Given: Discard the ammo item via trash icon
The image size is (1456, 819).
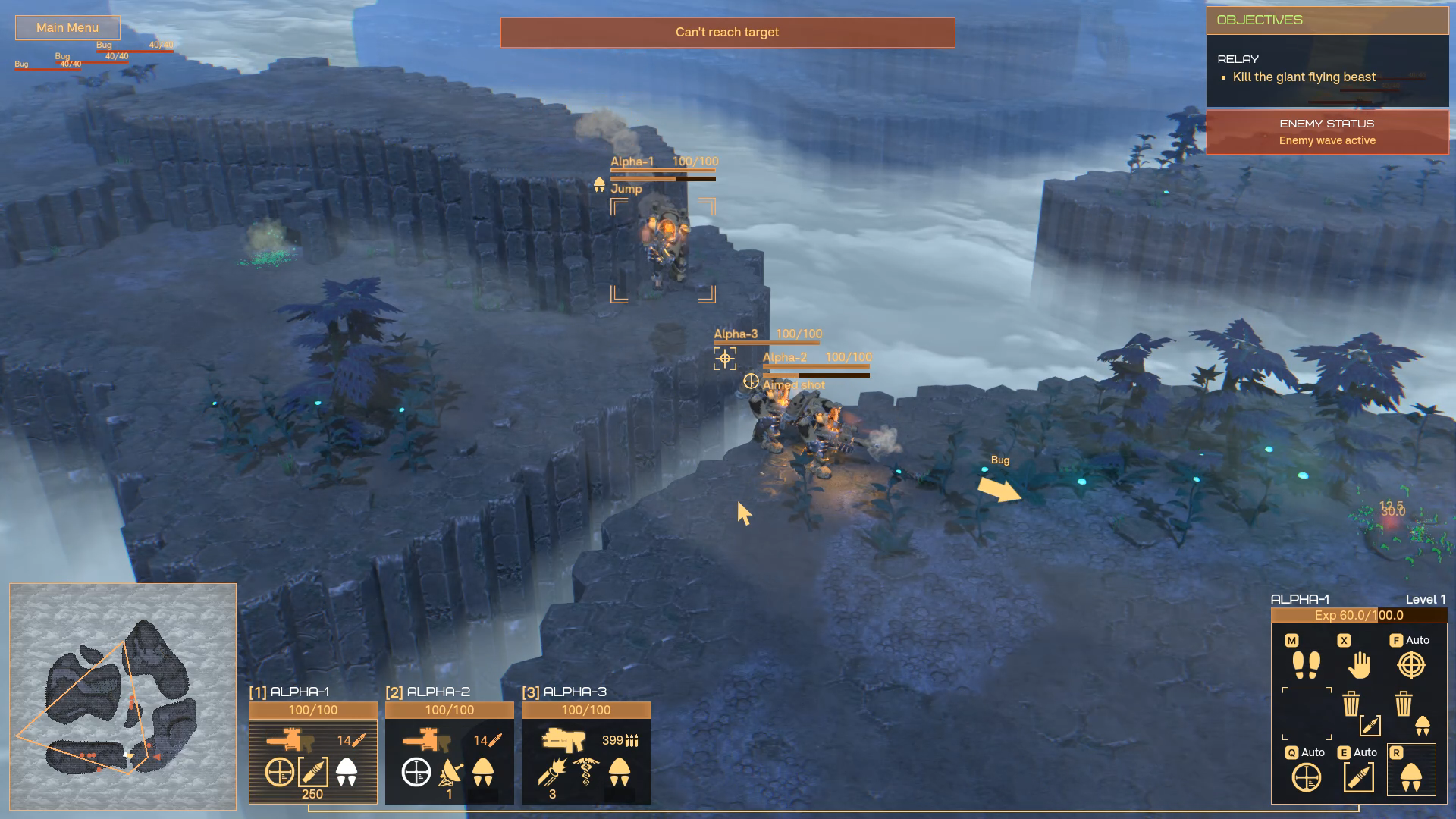Looking at the screenshot, I should pyautogui.click(x=1351, y=704).
